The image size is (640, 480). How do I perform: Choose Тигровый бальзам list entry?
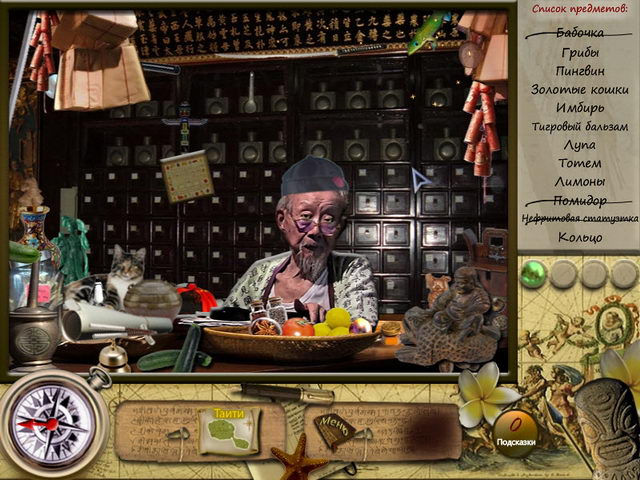(x=580, y=126)
